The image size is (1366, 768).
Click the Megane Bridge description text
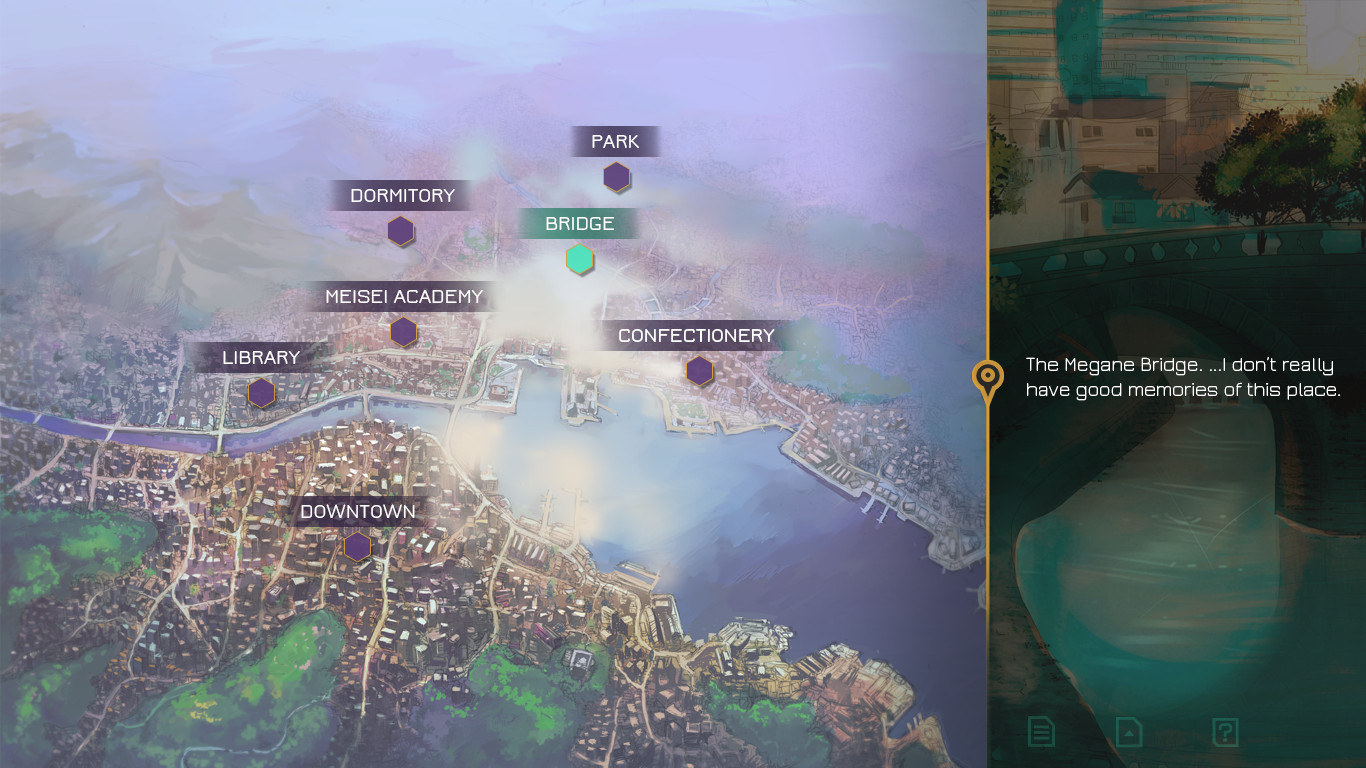coord(1178,377)
